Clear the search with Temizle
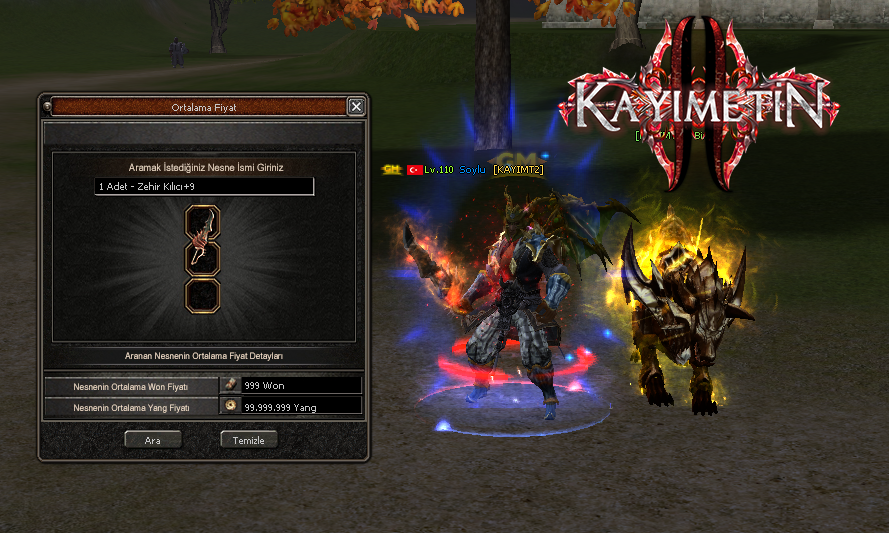 coord(248,439)
